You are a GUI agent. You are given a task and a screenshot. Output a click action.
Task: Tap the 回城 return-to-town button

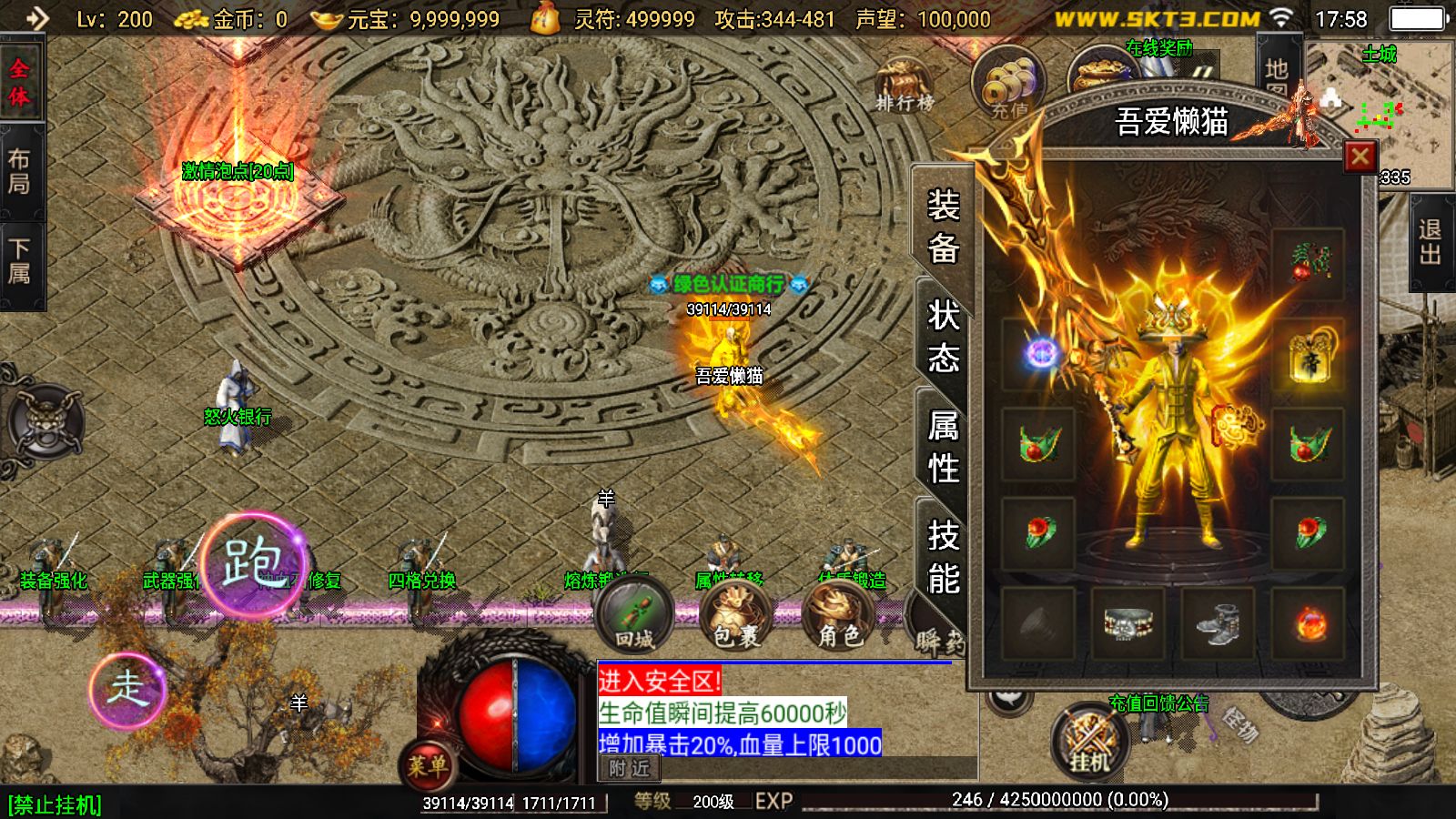pos(634,616)
